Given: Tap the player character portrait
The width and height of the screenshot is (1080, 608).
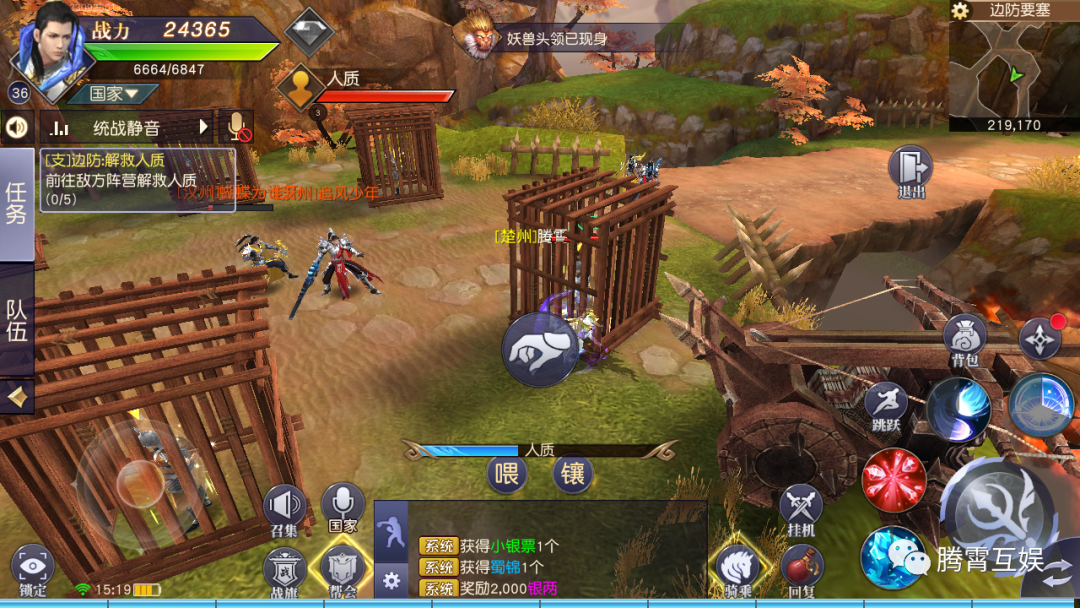Looking at the screenshot, I should click(x=50, y=45).
